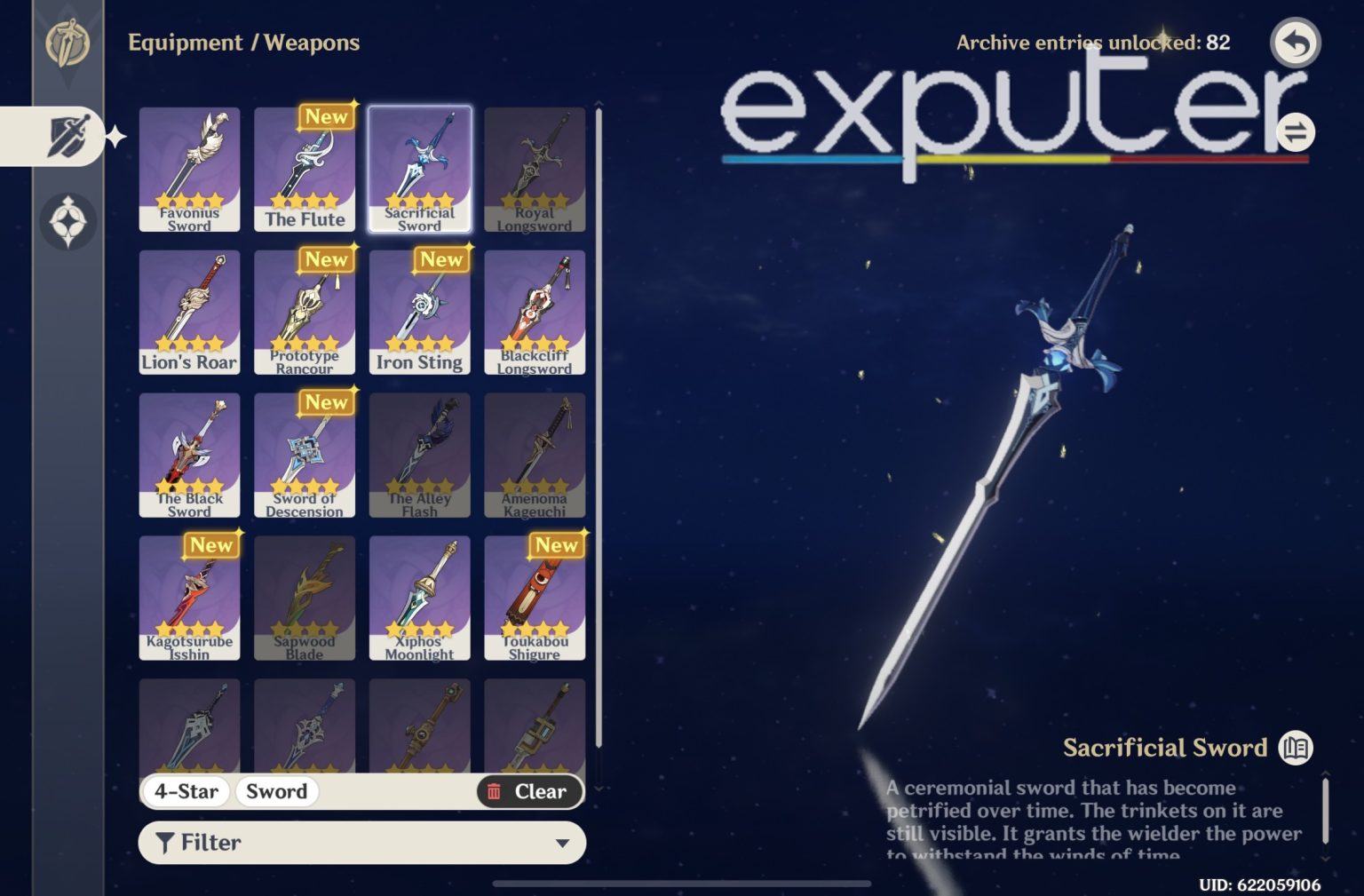Click the back arrow icon at top right
Screen dimensions: 1364x896
1295,40
